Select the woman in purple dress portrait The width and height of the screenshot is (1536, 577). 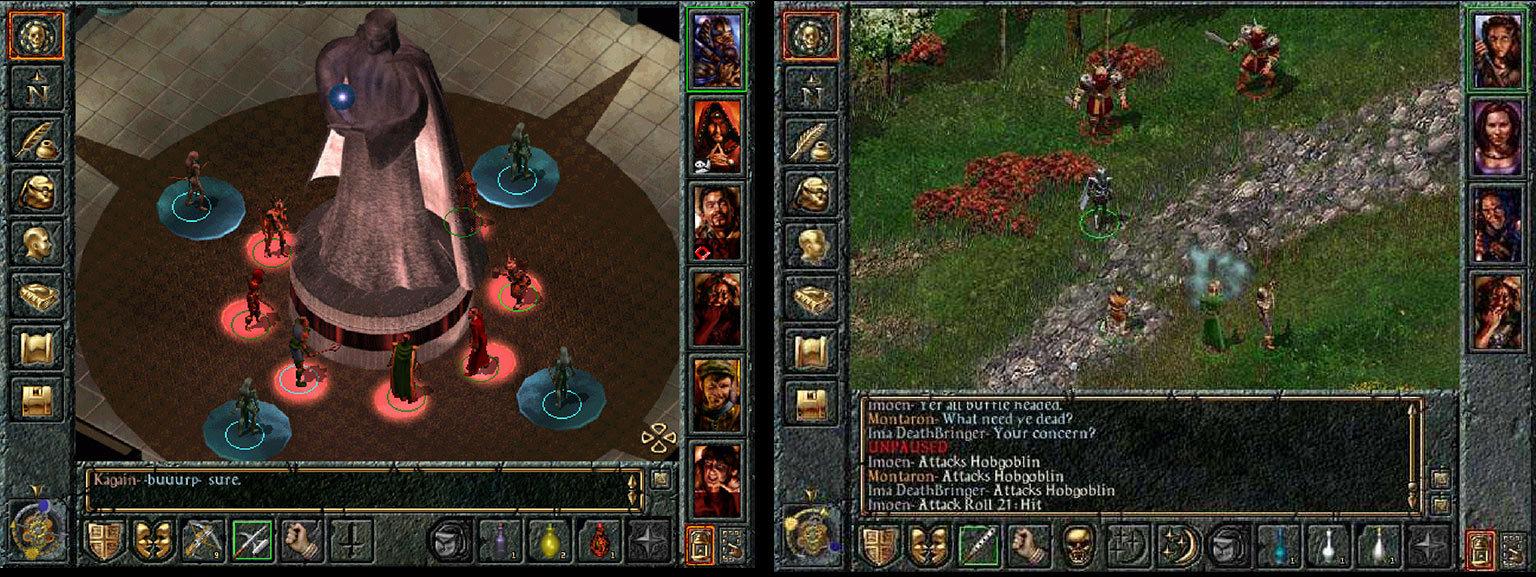[x=1496, y=136]
